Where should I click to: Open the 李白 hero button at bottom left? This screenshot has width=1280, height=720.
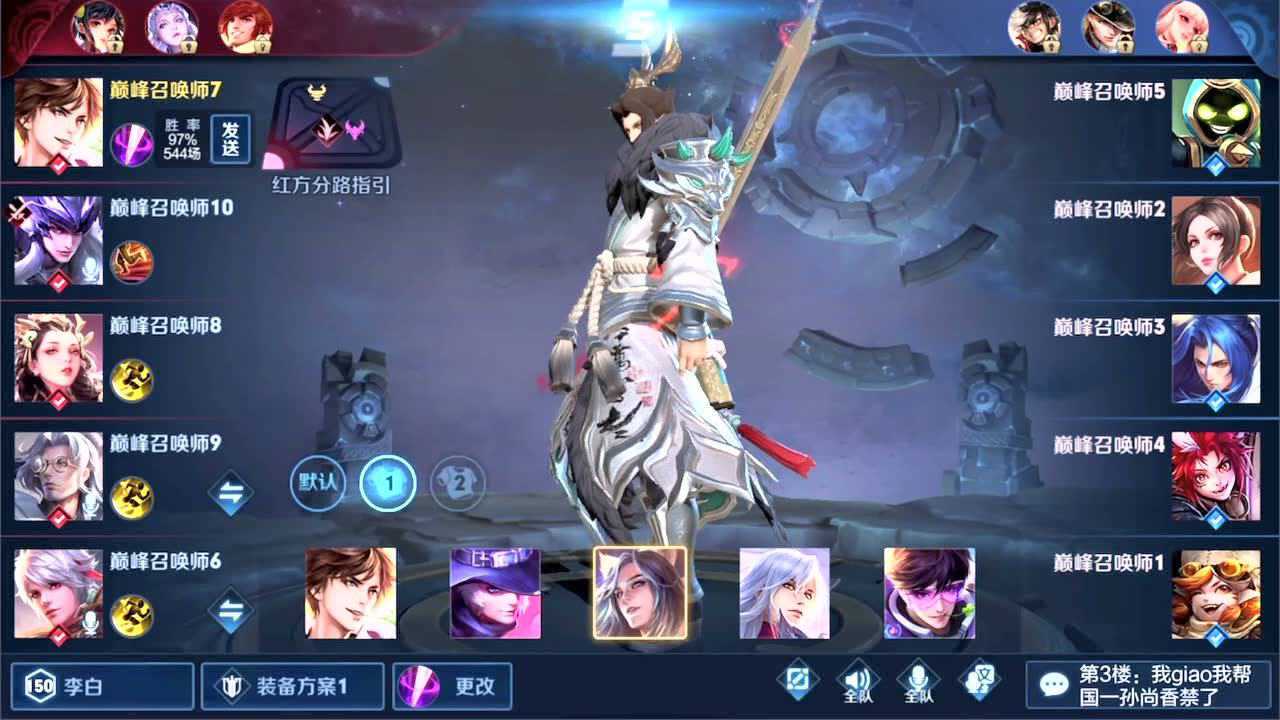click(x=103, y=687)
